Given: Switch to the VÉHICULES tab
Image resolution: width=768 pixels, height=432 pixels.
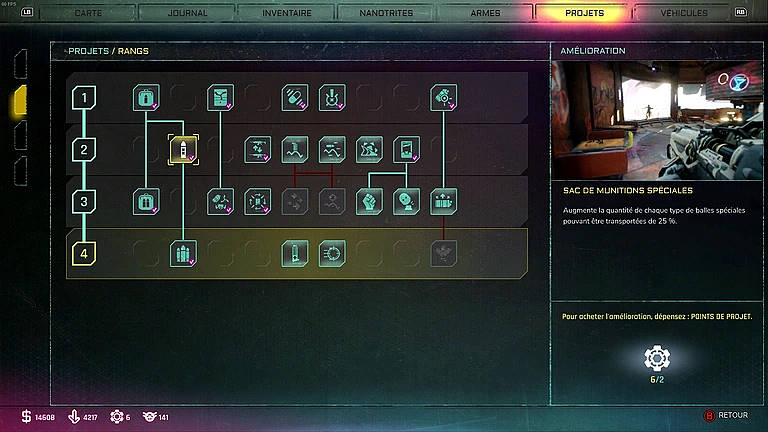Looking at the screenshot, I should pos(684,13).
